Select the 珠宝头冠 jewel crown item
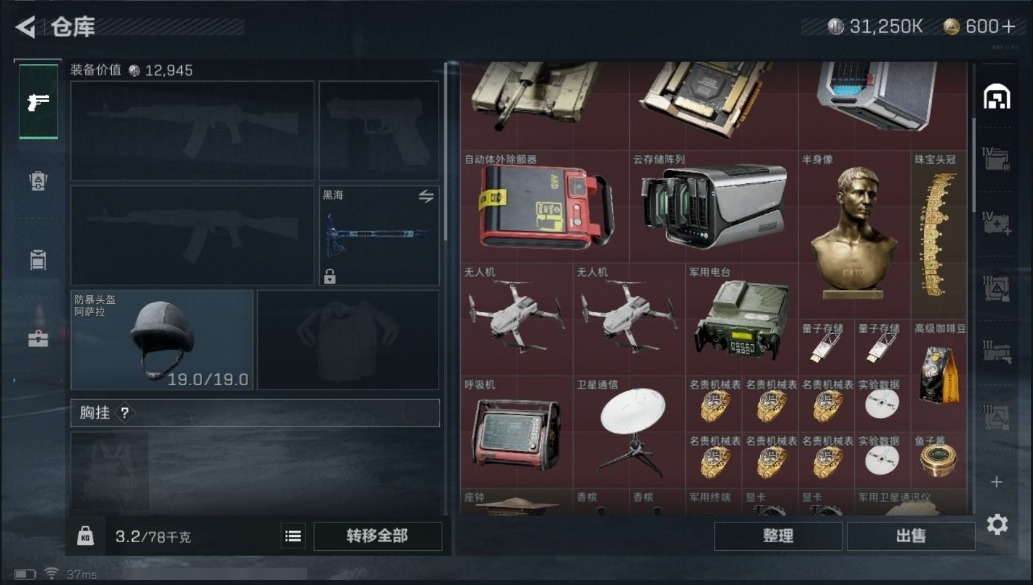 pyautogui.click(x=938, y=235)
